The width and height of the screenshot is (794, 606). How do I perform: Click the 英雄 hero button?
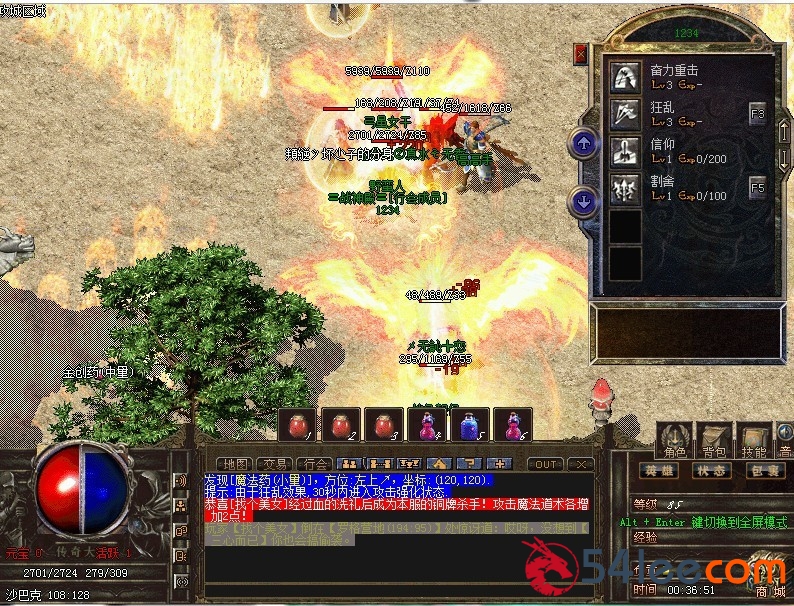[x=660, y=470]
